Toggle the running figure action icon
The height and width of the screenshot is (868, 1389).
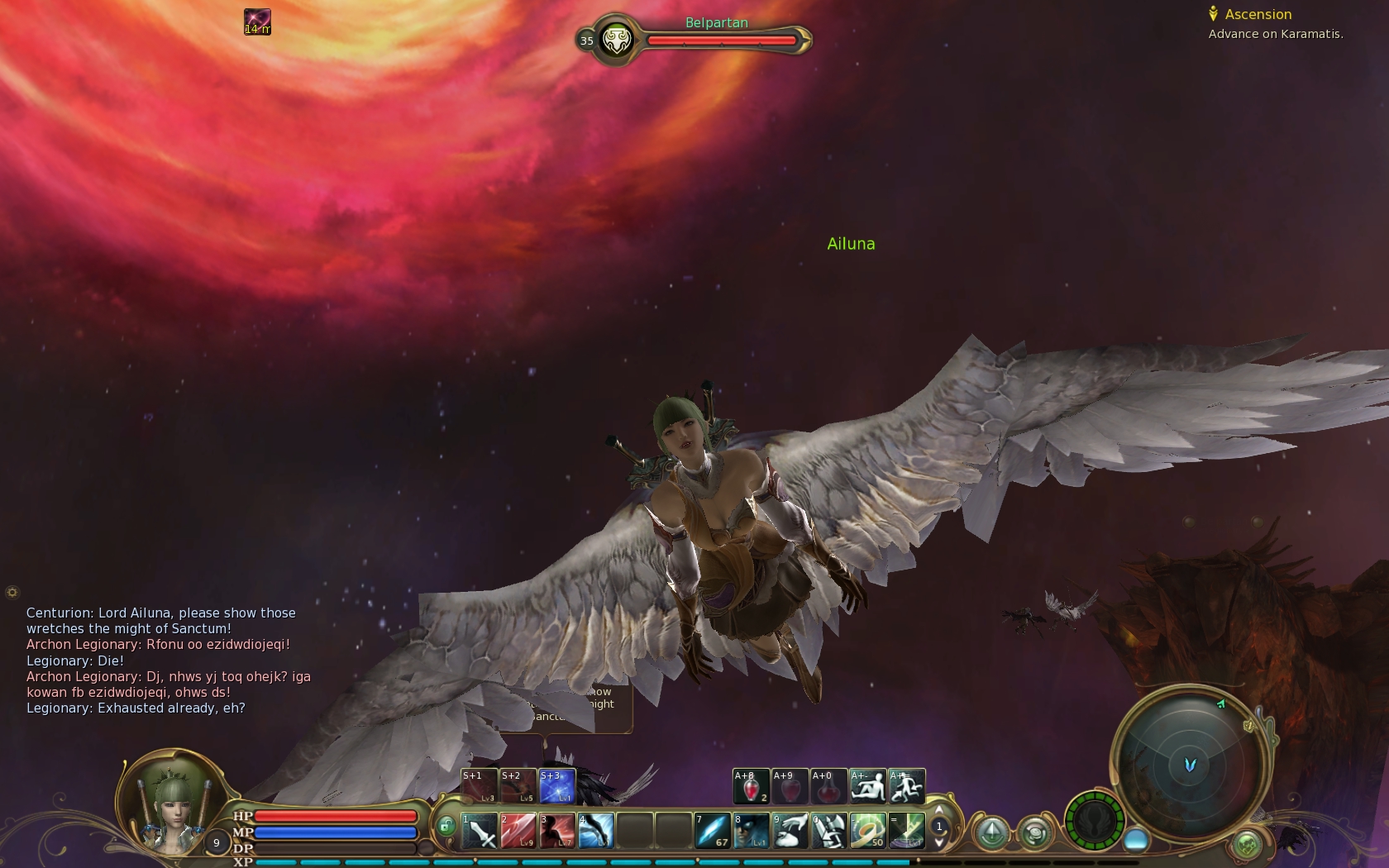pyautogui.click(x=907, y=786)
